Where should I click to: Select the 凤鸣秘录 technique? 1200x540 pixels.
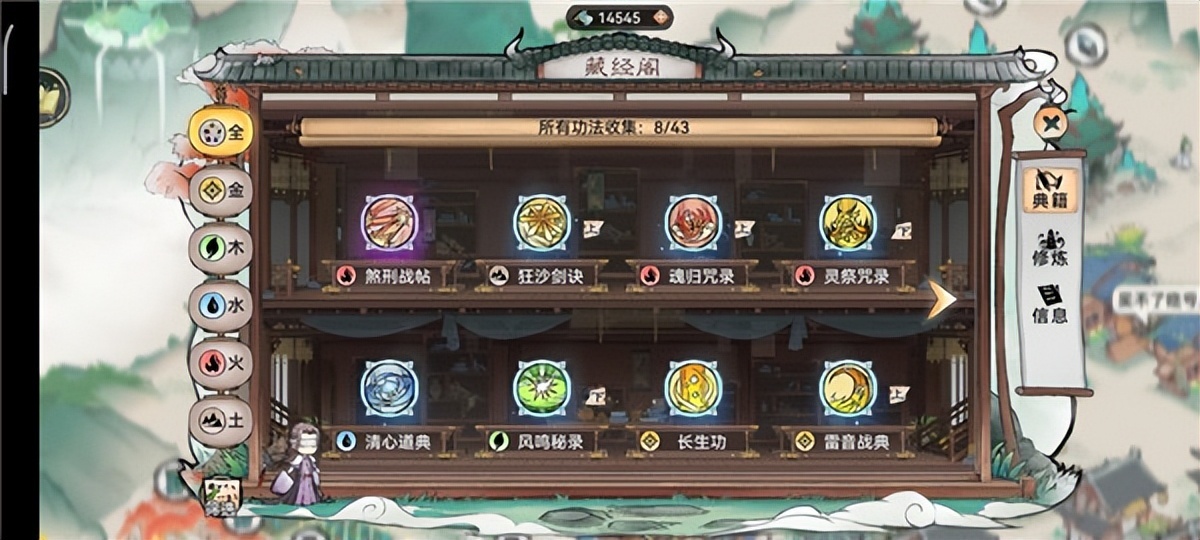[x=541, y=388]
